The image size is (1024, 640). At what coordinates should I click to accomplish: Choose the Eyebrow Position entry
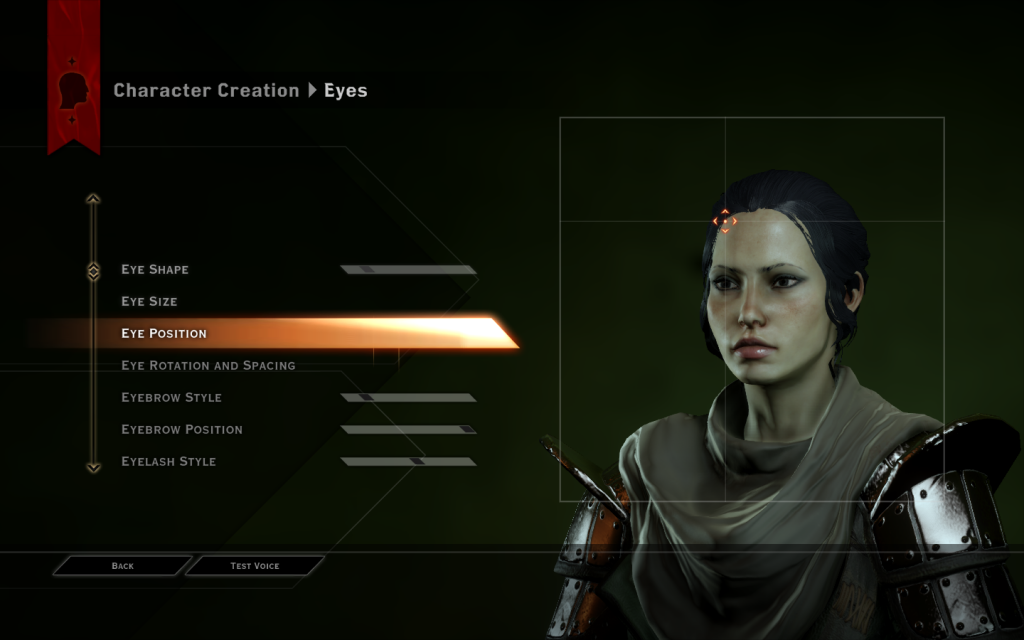click(x=182, y=429)
